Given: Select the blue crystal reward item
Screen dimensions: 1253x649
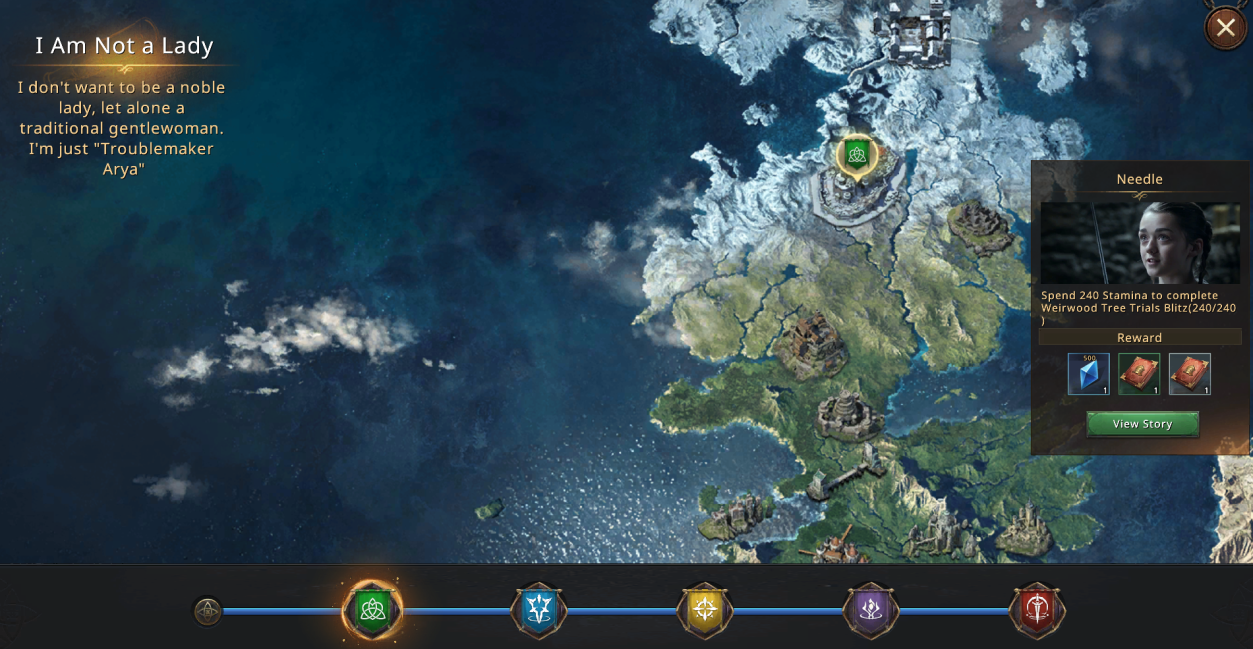Looking at the screenshot, I should click(x=1088, y=374).
